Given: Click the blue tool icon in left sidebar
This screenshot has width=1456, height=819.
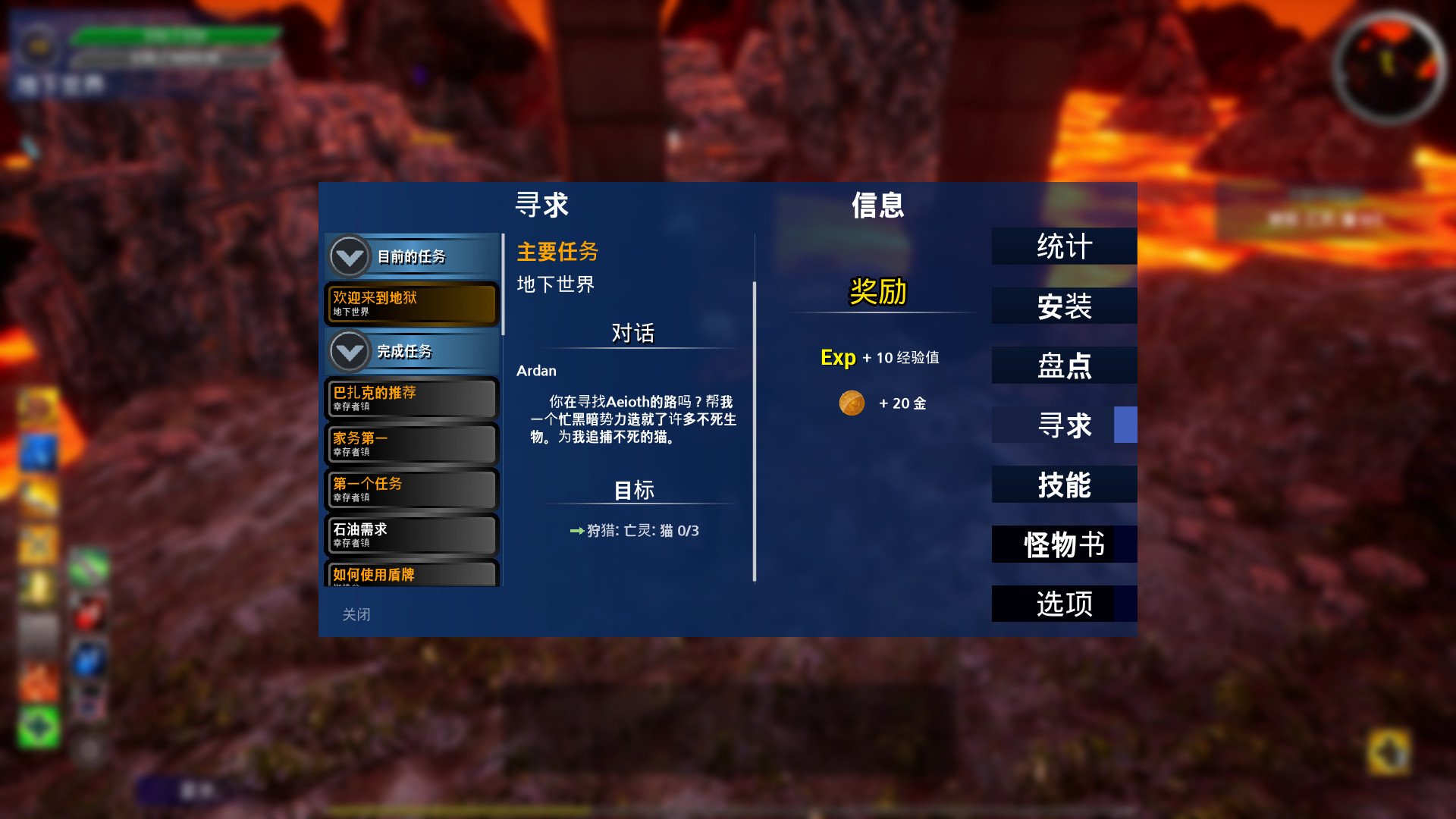Looking at the screenshot, I should tap(38, 453).
